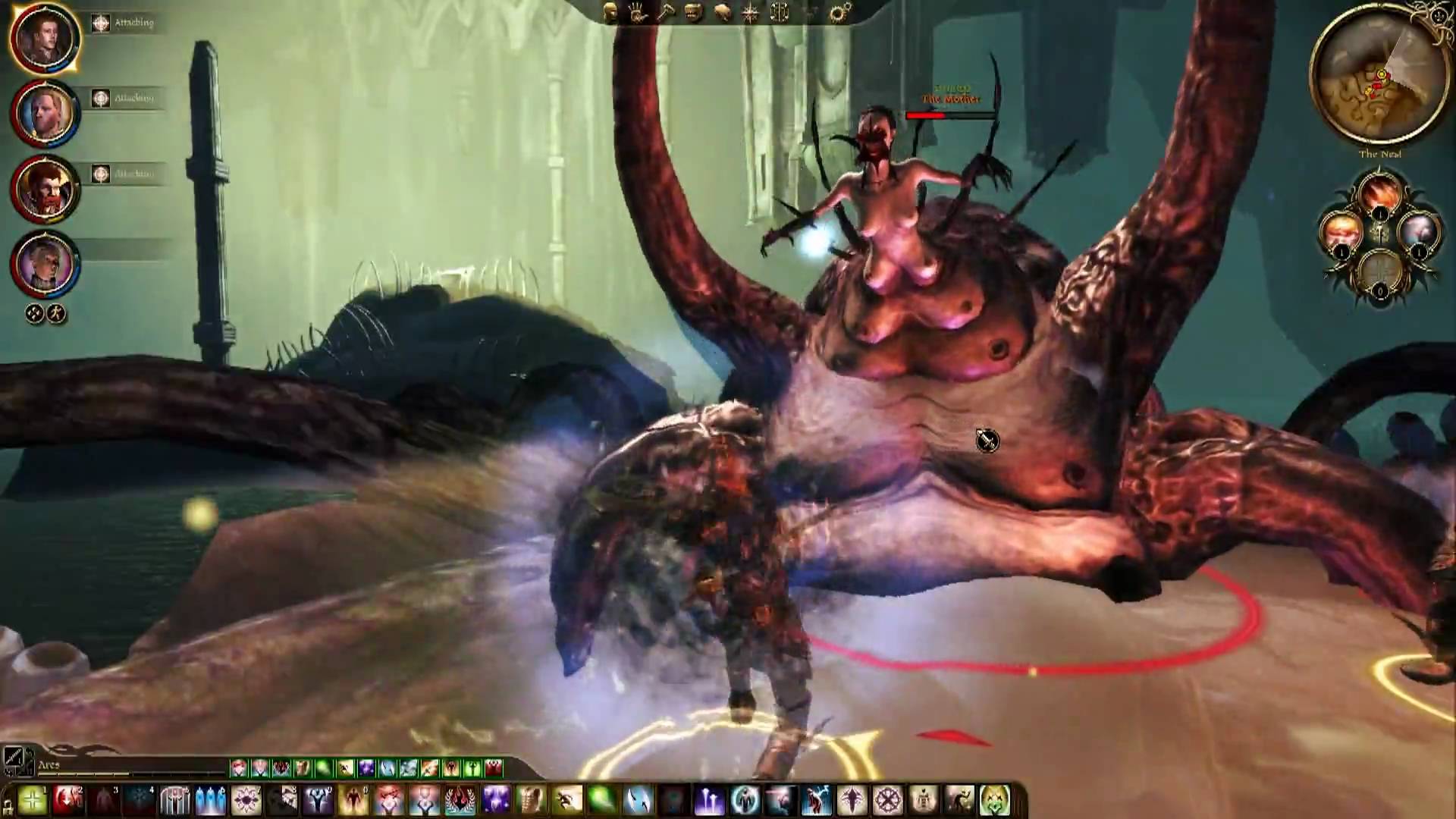Activate the last yellow-green face hotbar ability
This screenshot has width=1456, height=819.
pos(995,800)
